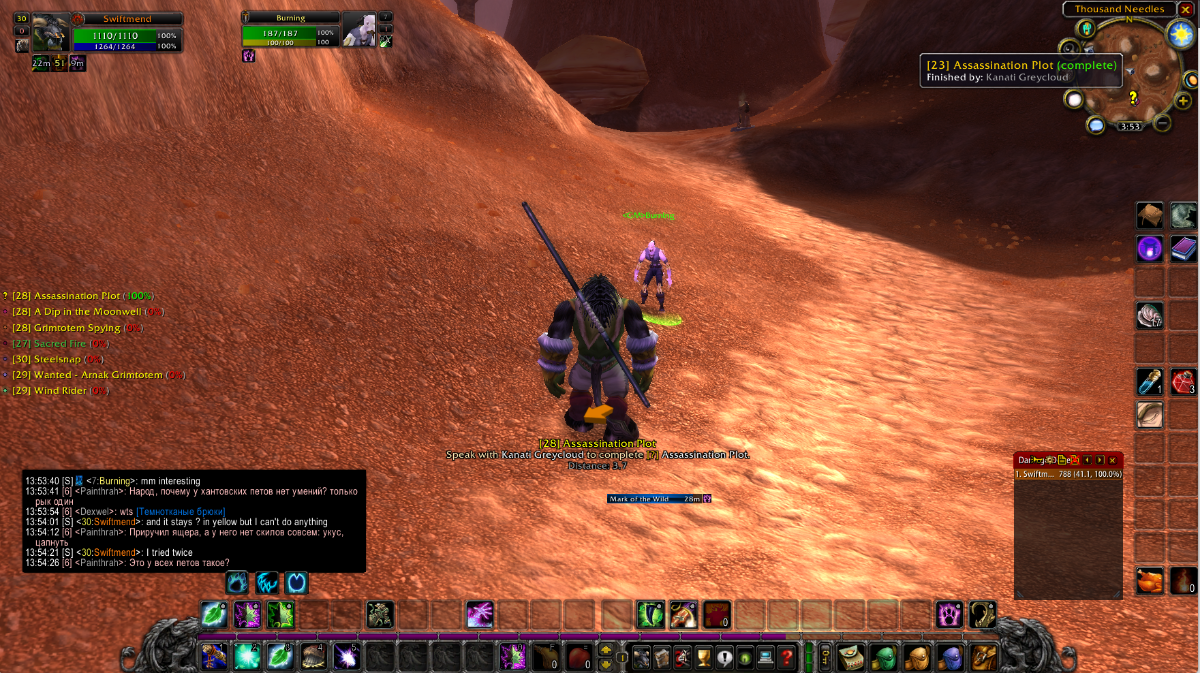Zoom out the minimap with minus button
The image size is (1200, 673).
click(x=1162, y=123)
